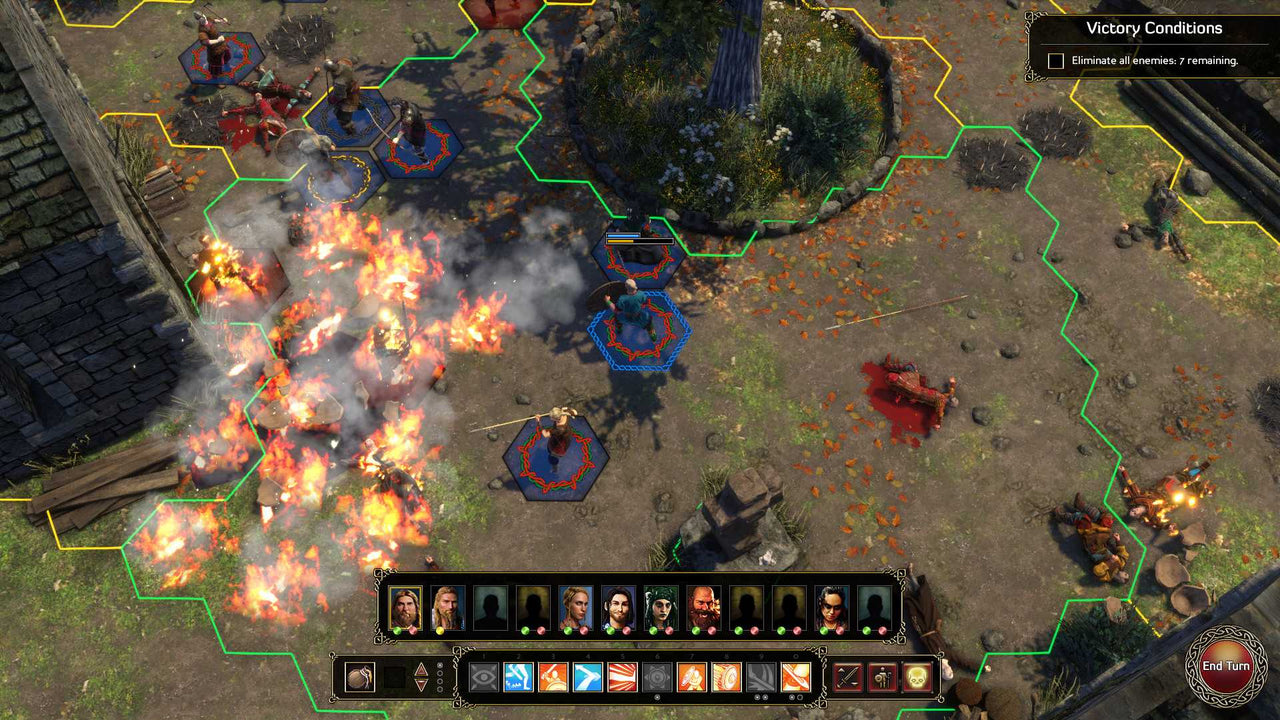Select the blonde woman's portrait in the party bar

577,604
